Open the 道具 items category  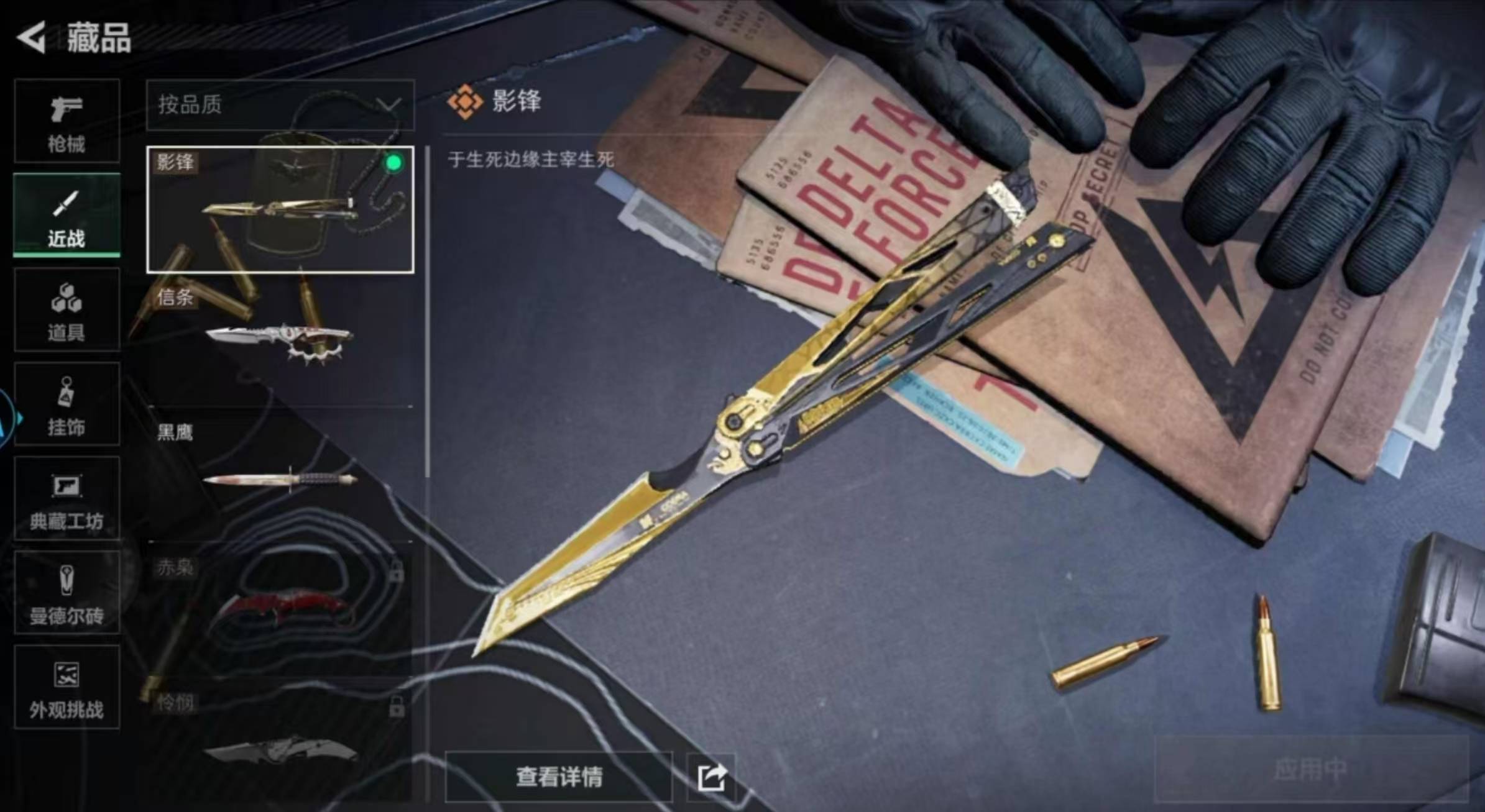click(67, 311)
